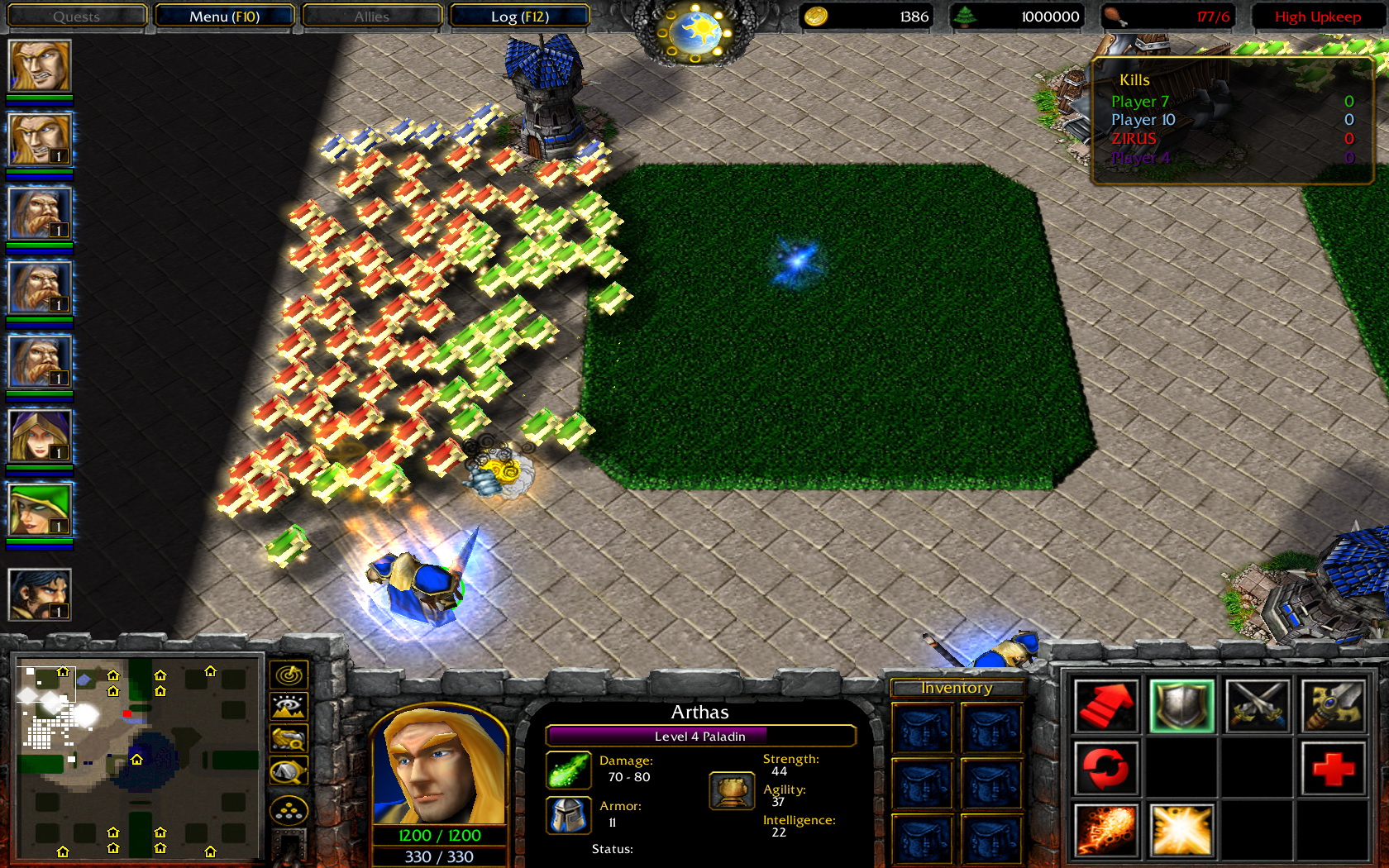Image resolution: width=1389 pixels, height=868 pixels.
Task: Open the game Menu (F10)
Action: point(223,16)
